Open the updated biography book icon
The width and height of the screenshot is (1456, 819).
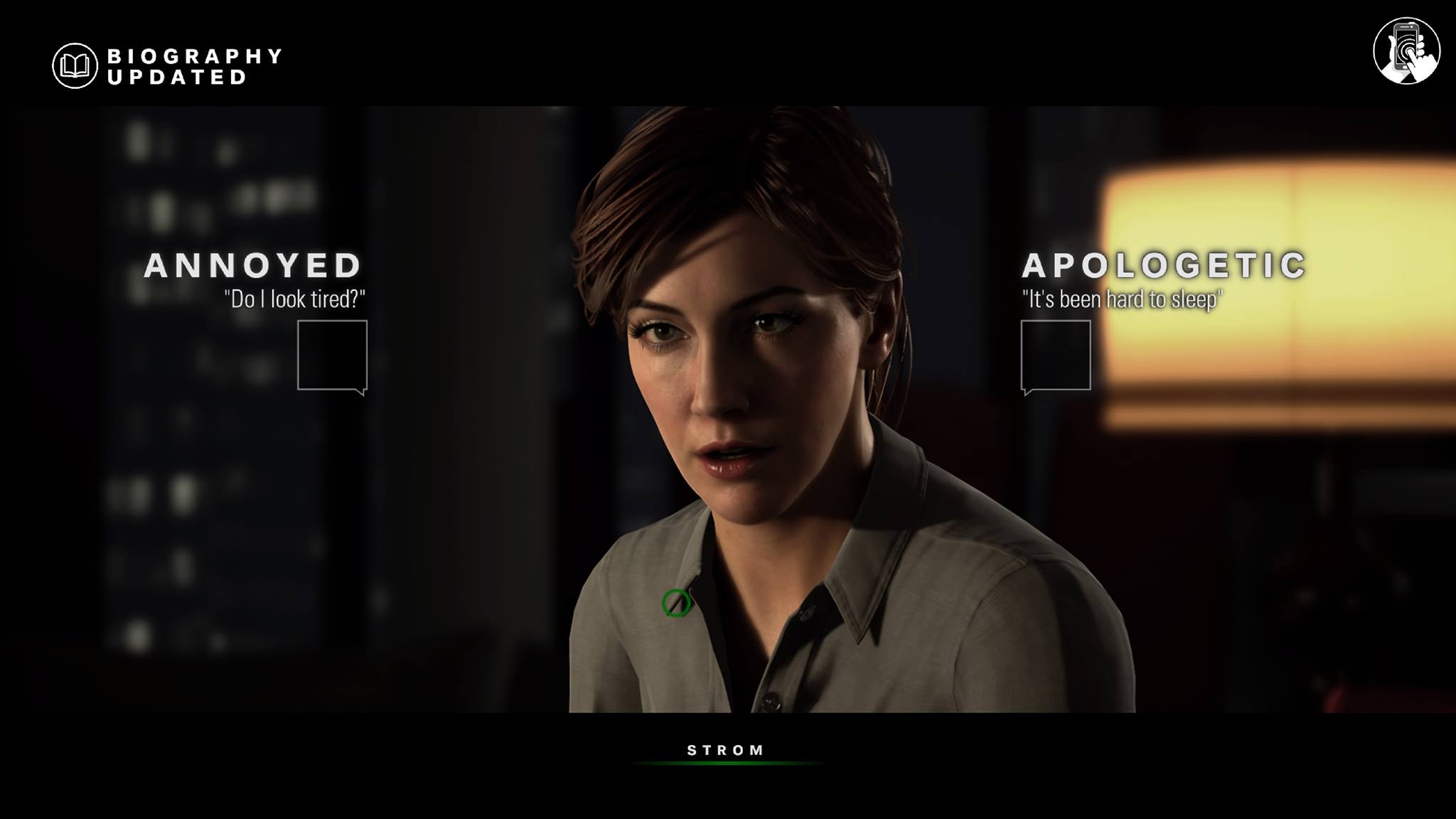click(x=75, y=66)
